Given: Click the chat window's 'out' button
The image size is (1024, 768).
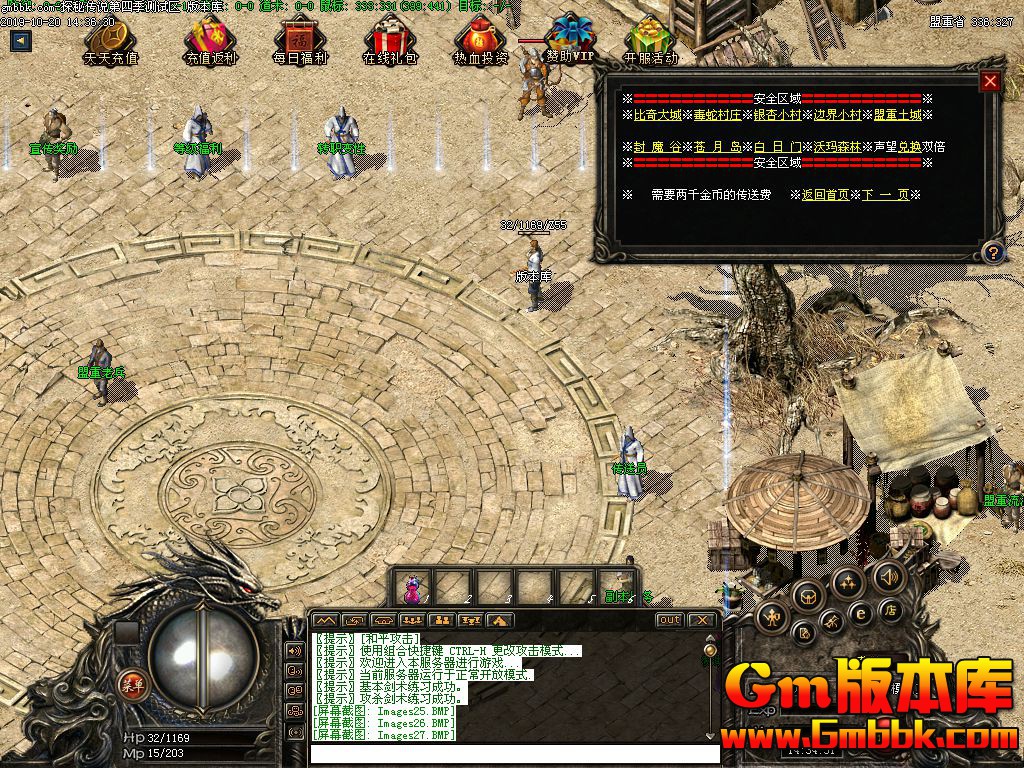Looking at the screenshot, I should [669, 620].
